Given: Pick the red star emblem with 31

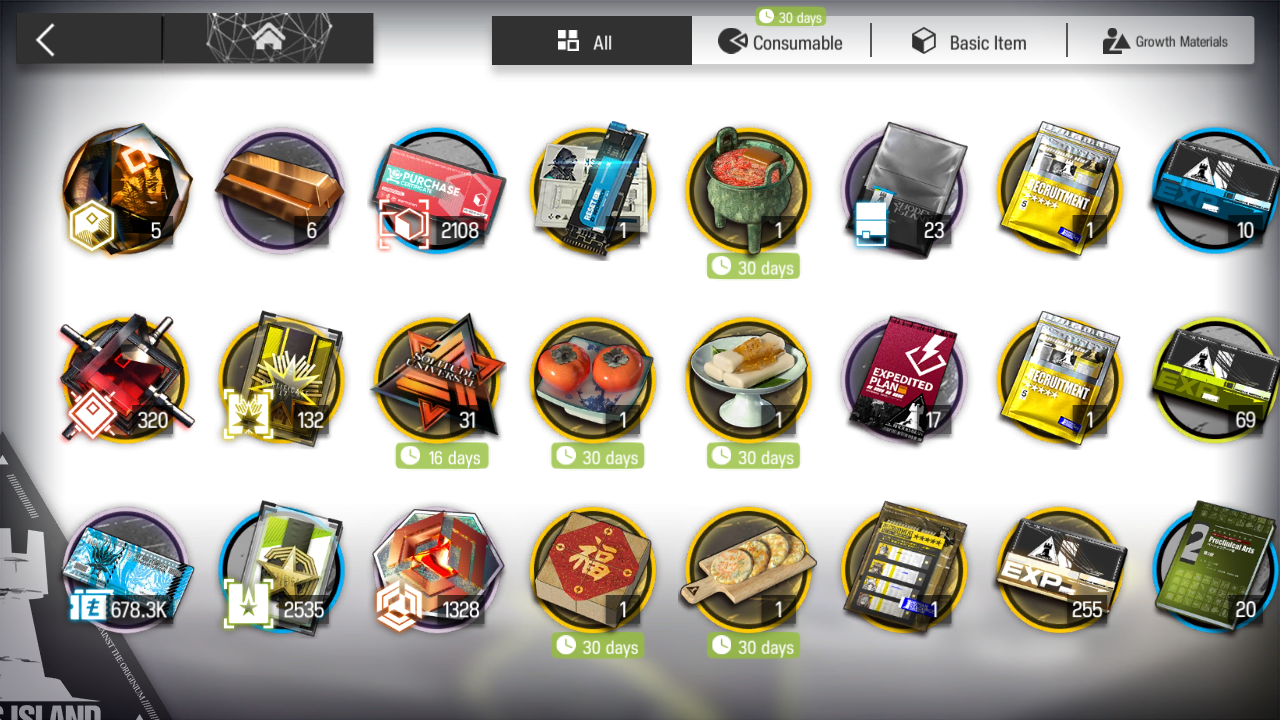Looking at the screenshot, I should [x=437, y=380].
